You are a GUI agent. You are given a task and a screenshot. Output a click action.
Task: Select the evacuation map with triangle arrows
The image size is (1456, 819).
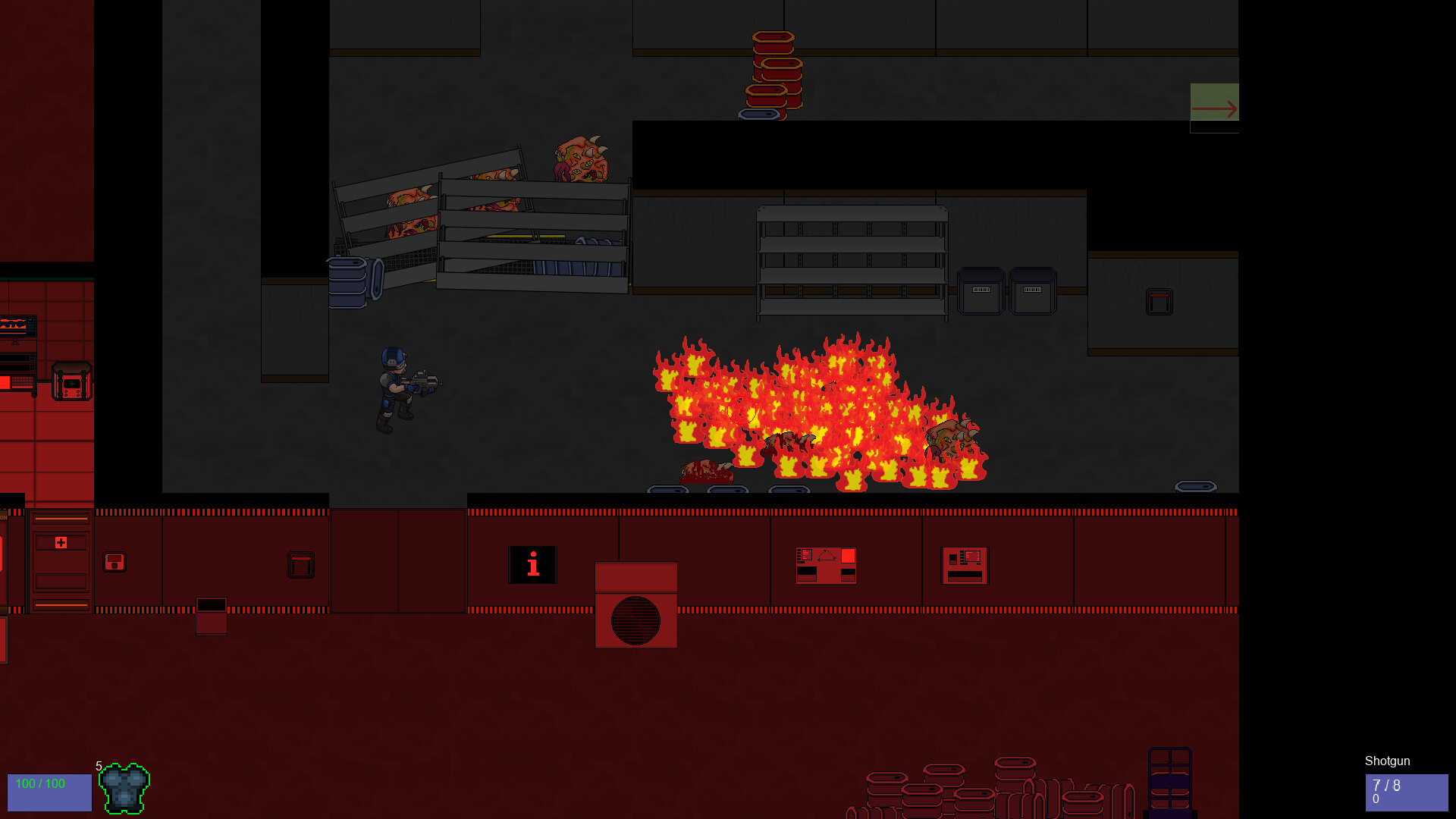point(824,564)
